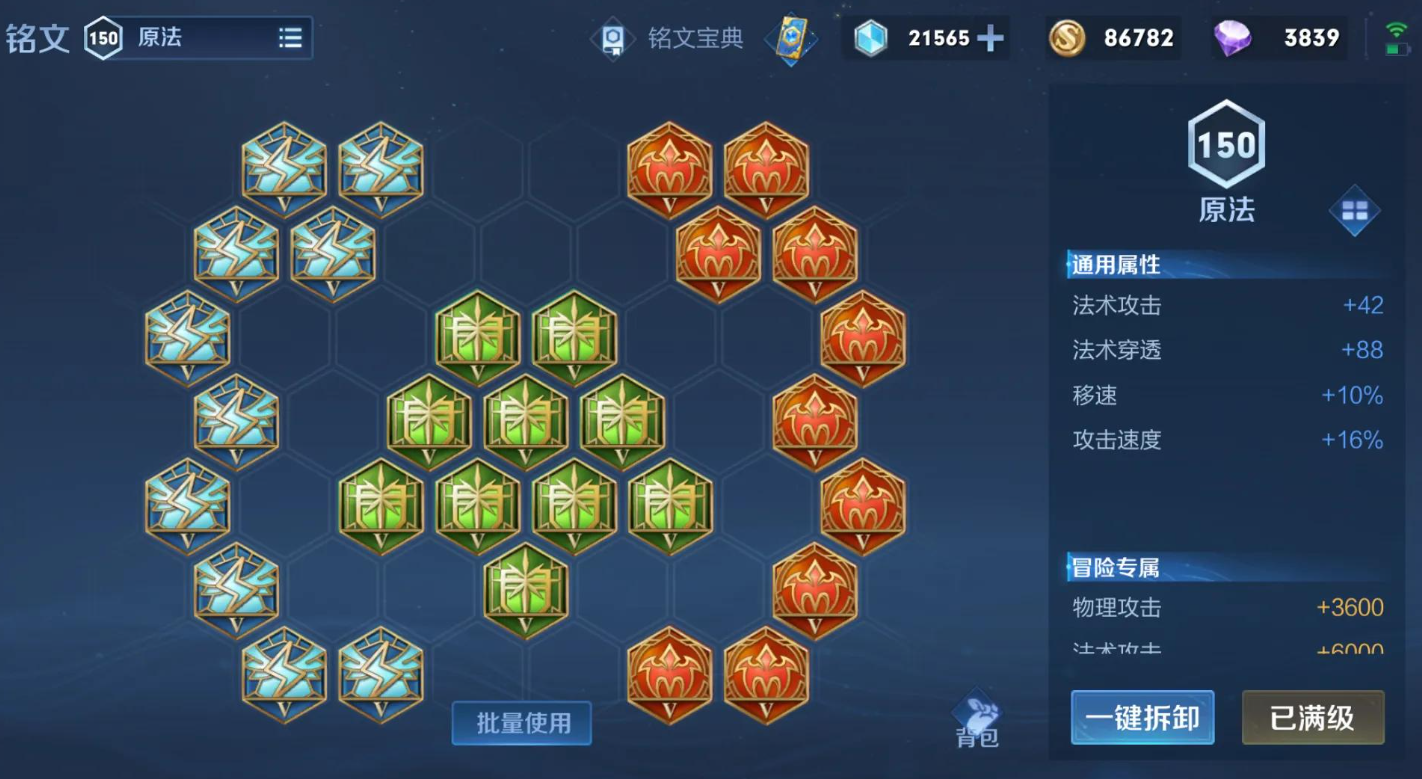This screenshot has height=779, width=1422.
Task: Select the 通用属性 section header
Action: tap(1116, 265)
